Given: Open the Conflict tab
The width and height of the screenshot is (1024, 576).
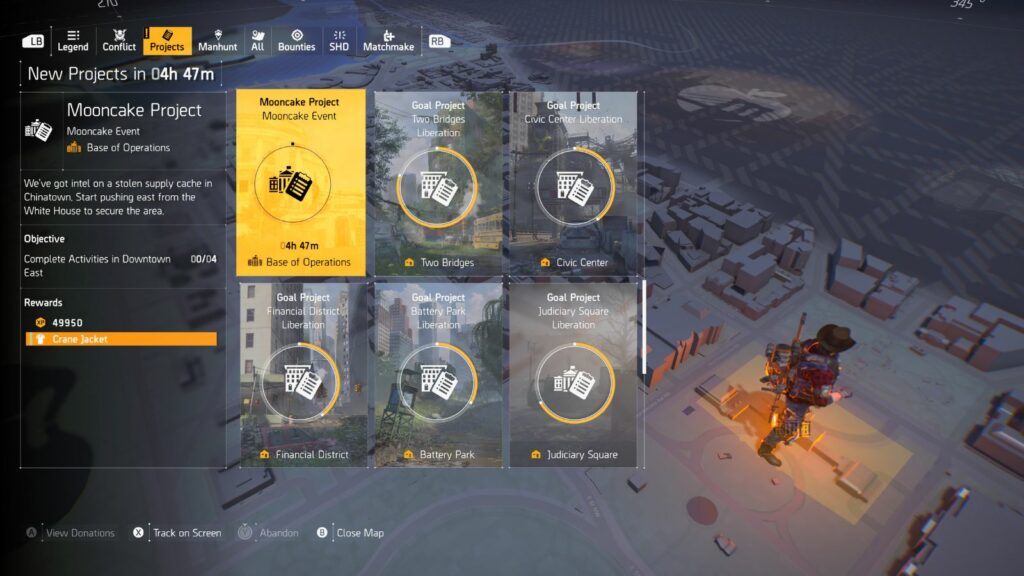Looking at the screenshot, I should 119,41.
